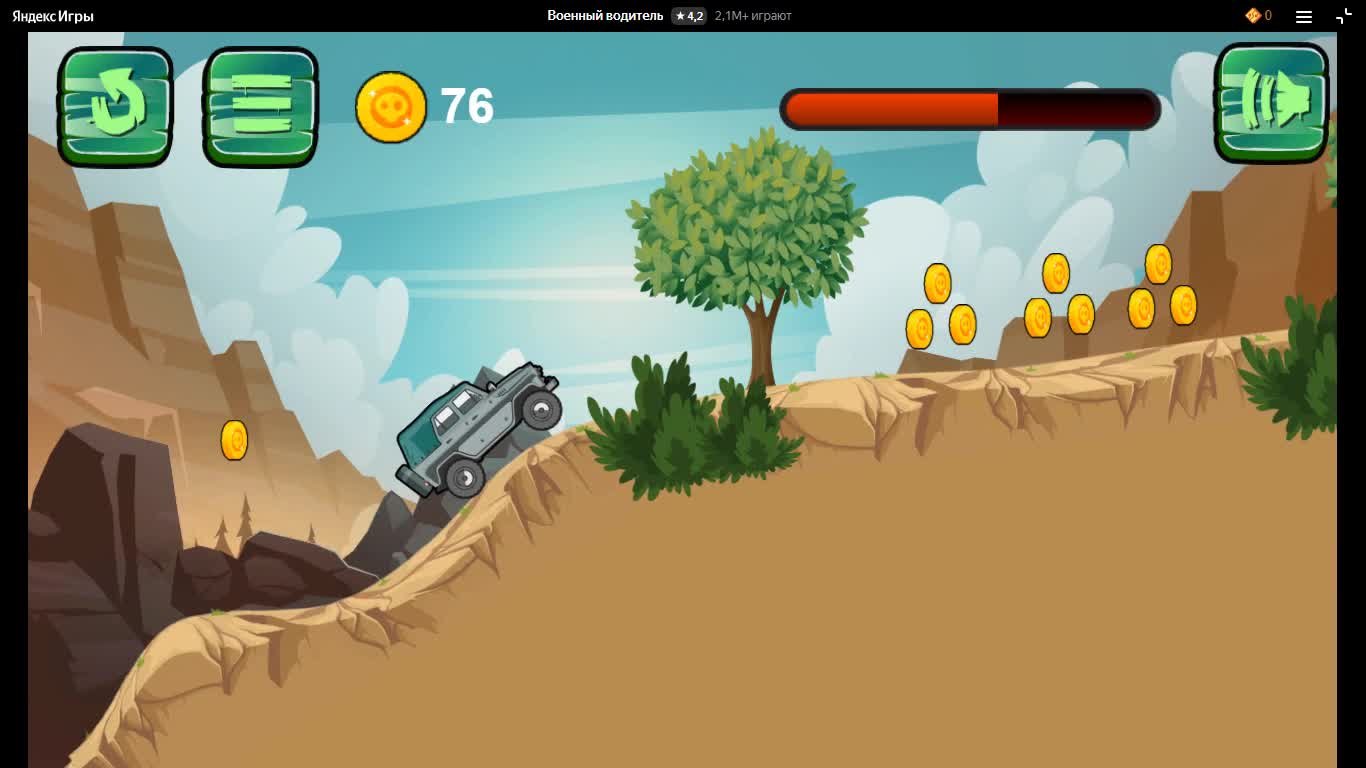The image size is (1366, 768).
Task: Click the cluster of coins near the tree
Action: [940, 305]
